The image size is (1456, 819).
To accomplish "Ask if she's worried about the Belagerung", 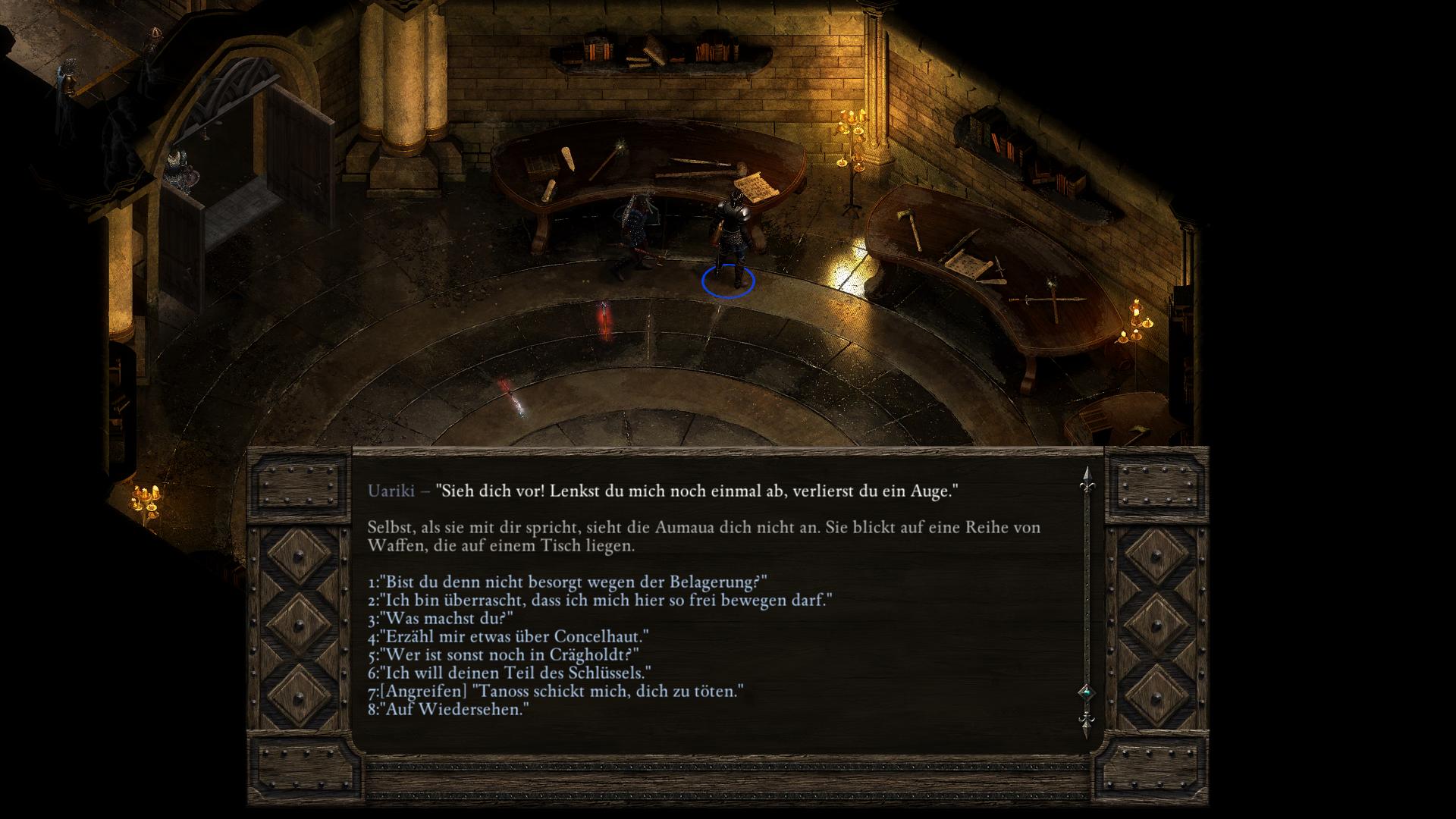I will pyautogui.click(x=567, y=582).
